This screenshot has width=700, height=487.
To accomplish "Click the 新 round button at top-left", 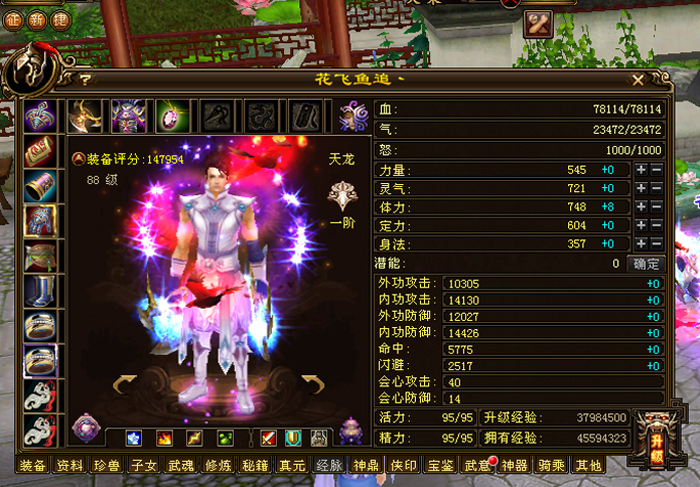I will tap(38, 21).
